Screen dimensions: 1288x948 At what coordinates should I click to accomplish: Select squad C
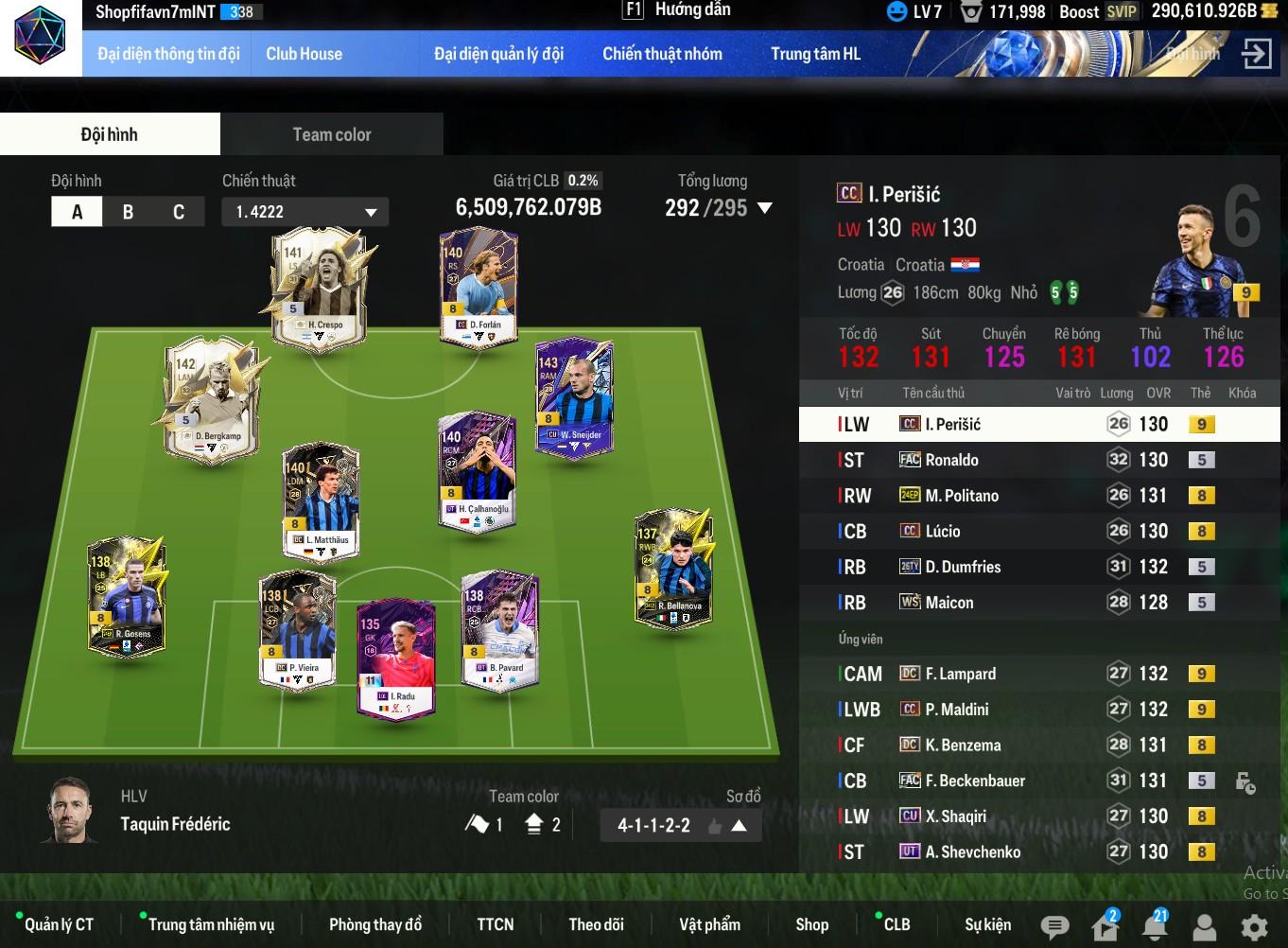pos(179,212)
